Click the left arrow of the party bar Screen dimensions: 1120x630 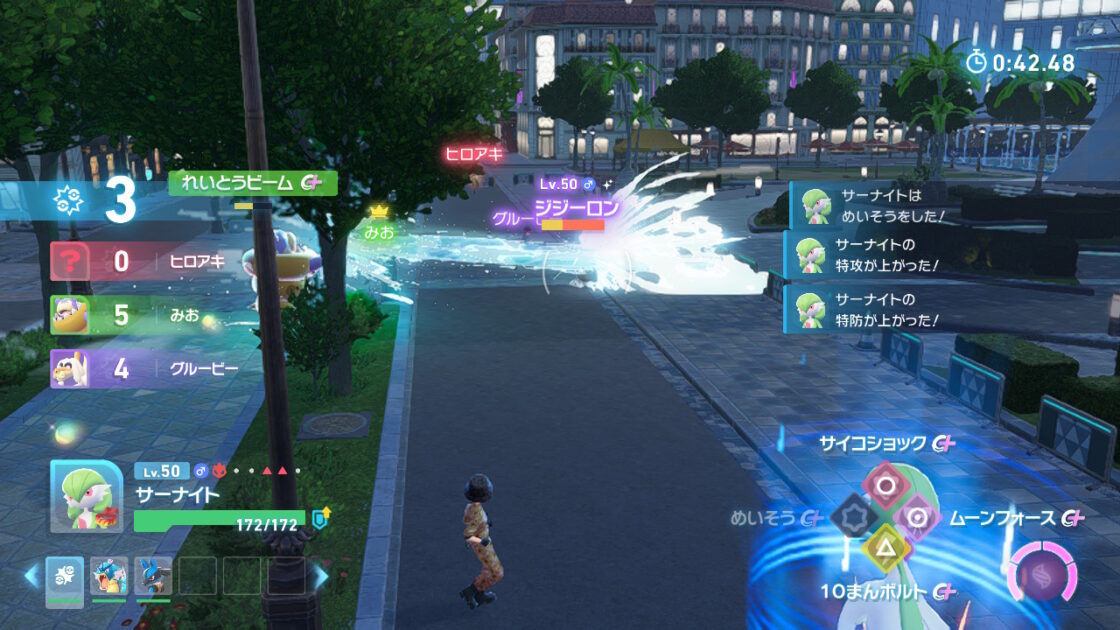click(x=31, y=576)
